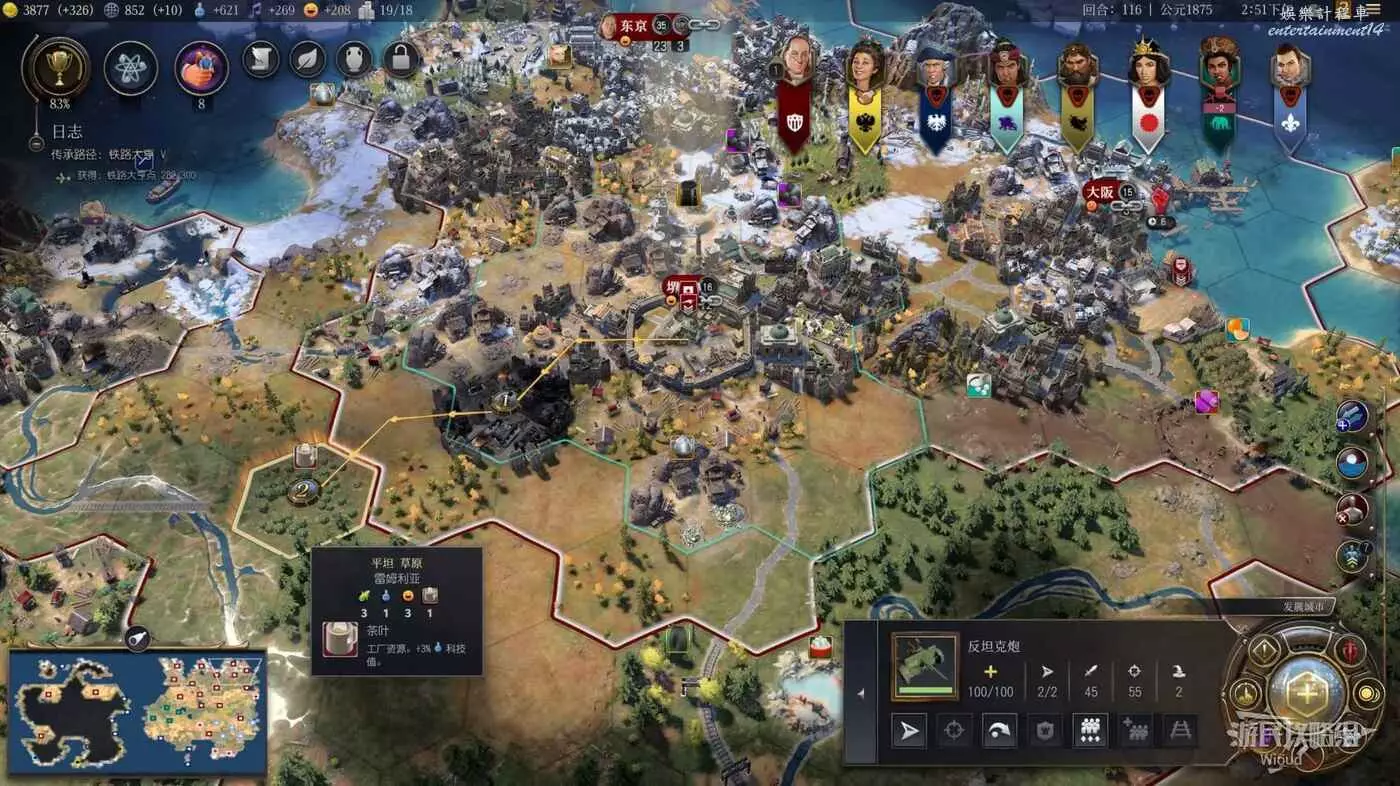The image size is (1400, 786).
Task: Activate the unit move arrow action
Action: (909, 731)
